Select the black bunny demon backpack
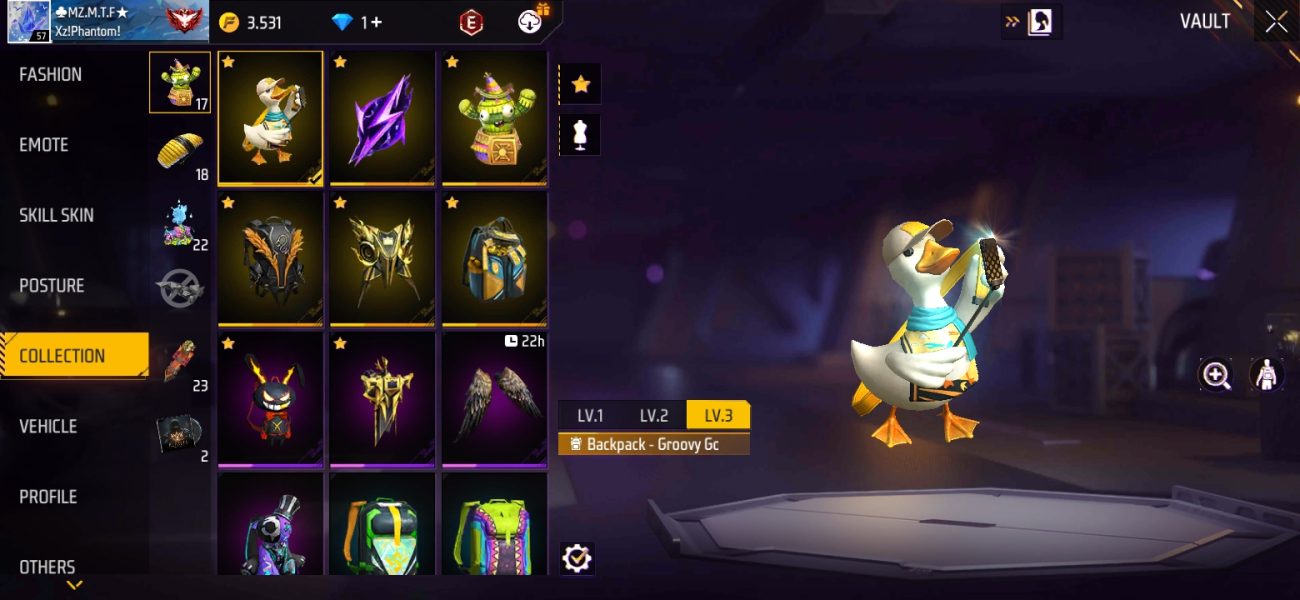 270,400
